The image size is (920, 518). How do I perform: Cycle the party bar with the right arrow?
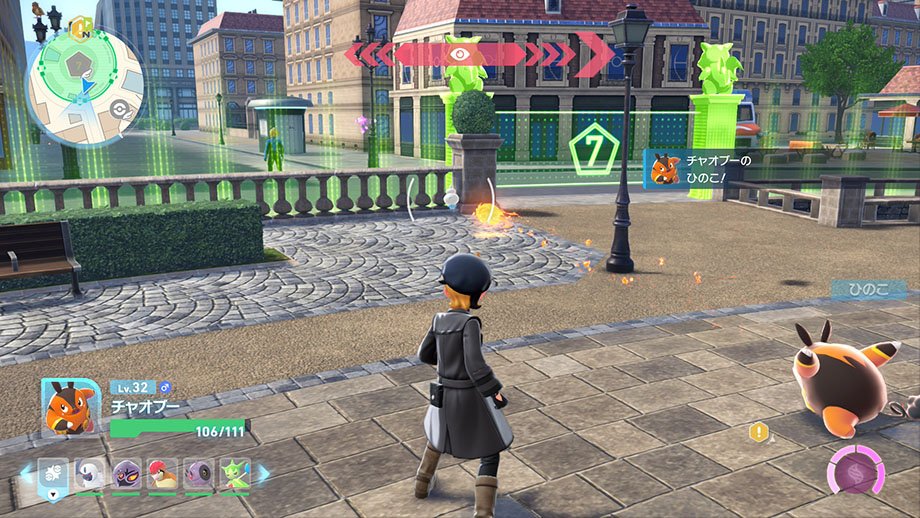click(x=264, y=474)
